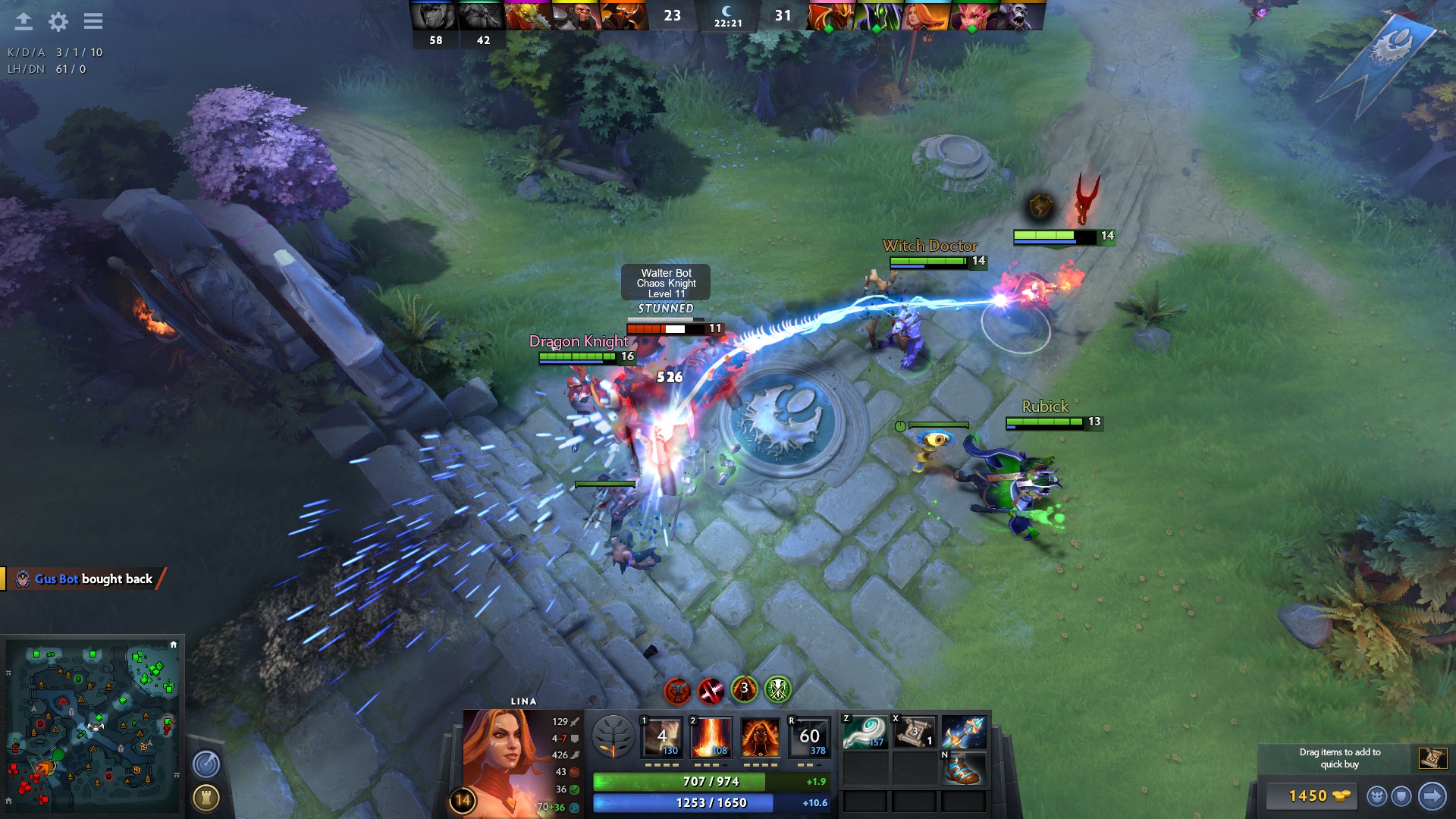The width and height of the screenshot is (1456, 819).
Task: Open the settings gear menu
Action: 58,22
